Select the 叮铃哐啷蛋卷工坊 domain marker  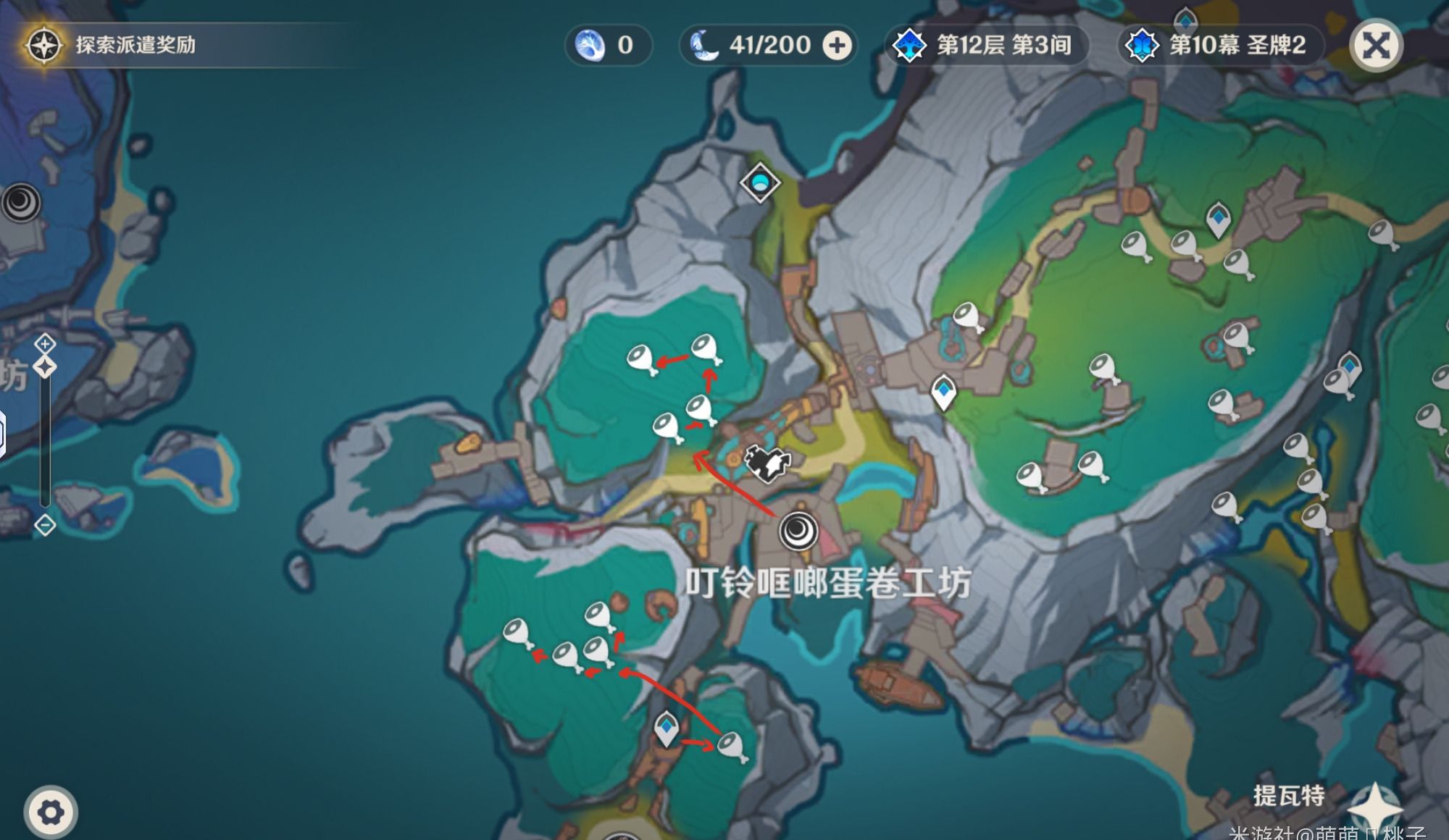(x=798, y=531)
